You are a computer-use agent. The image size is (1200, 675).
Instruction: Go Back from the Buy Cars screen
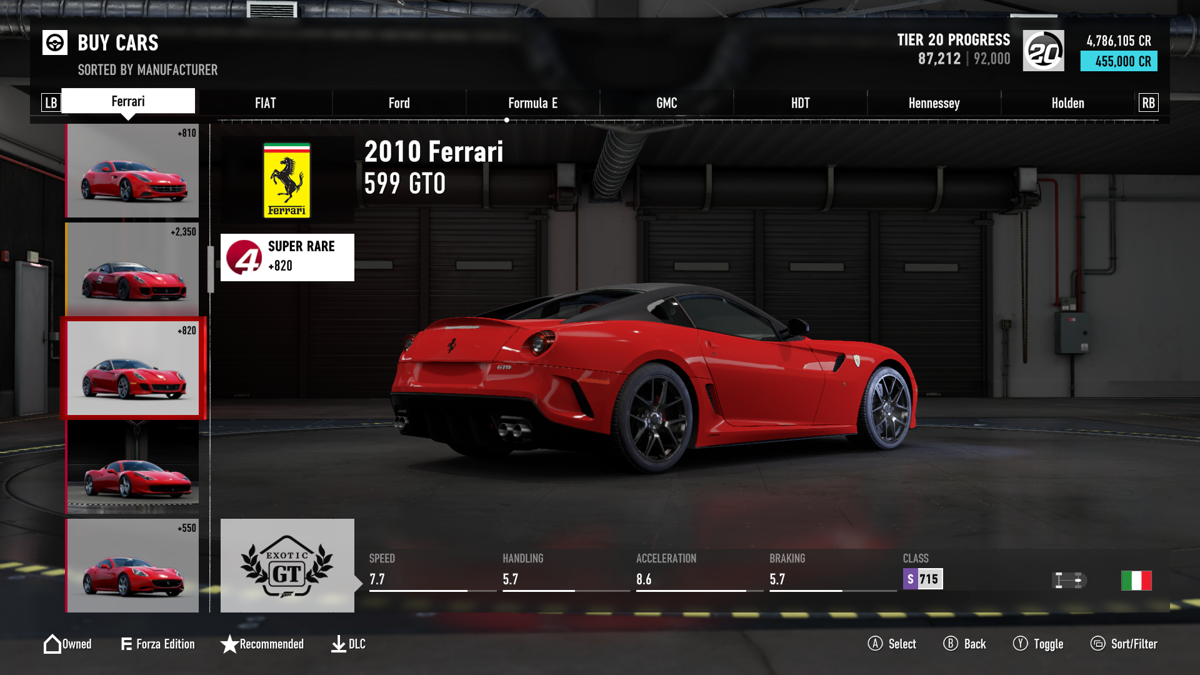pyautogui.click(x=965, y=644)
